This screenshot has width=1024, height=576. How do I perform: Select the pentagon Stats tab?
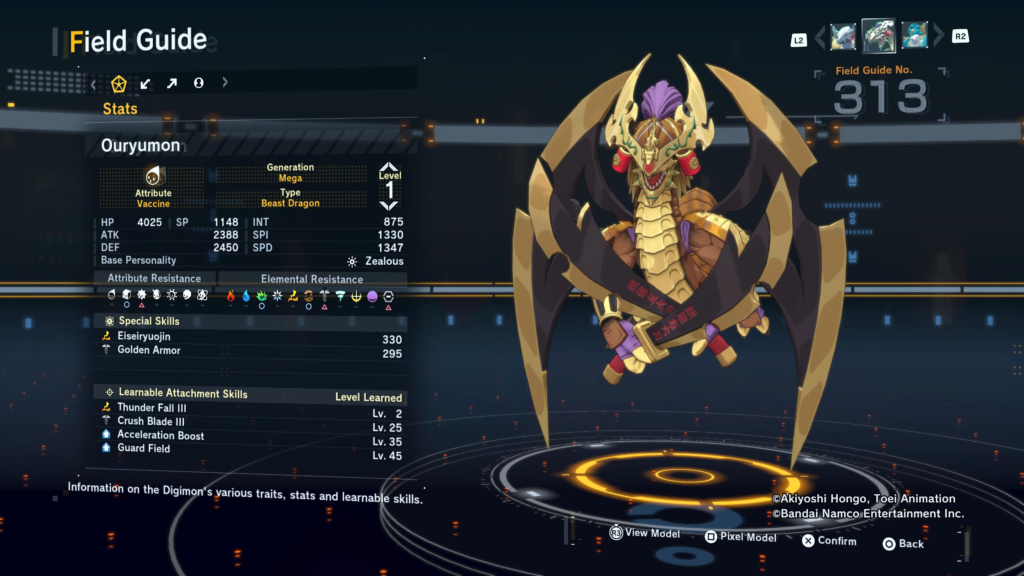[x=119, y=83]
